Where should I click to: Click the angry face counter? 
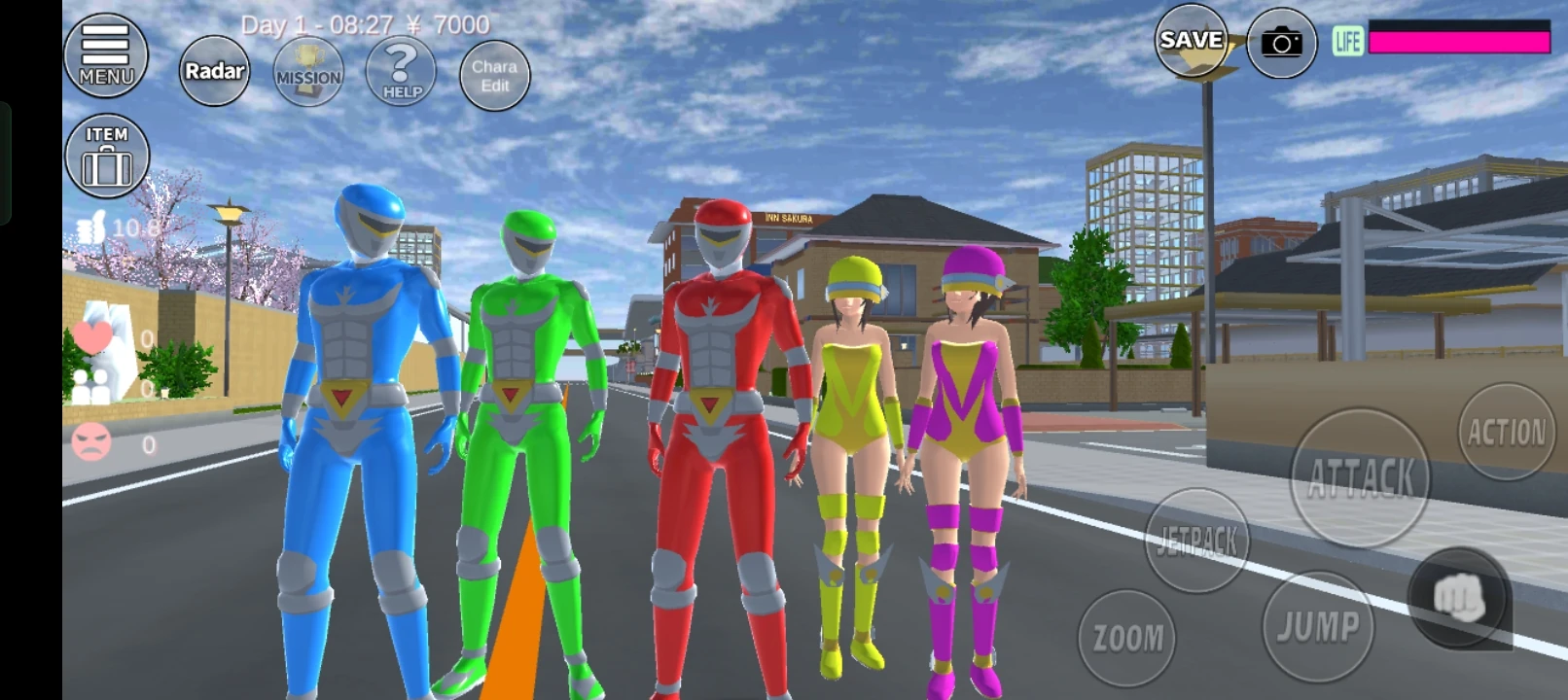click(90, 440)
